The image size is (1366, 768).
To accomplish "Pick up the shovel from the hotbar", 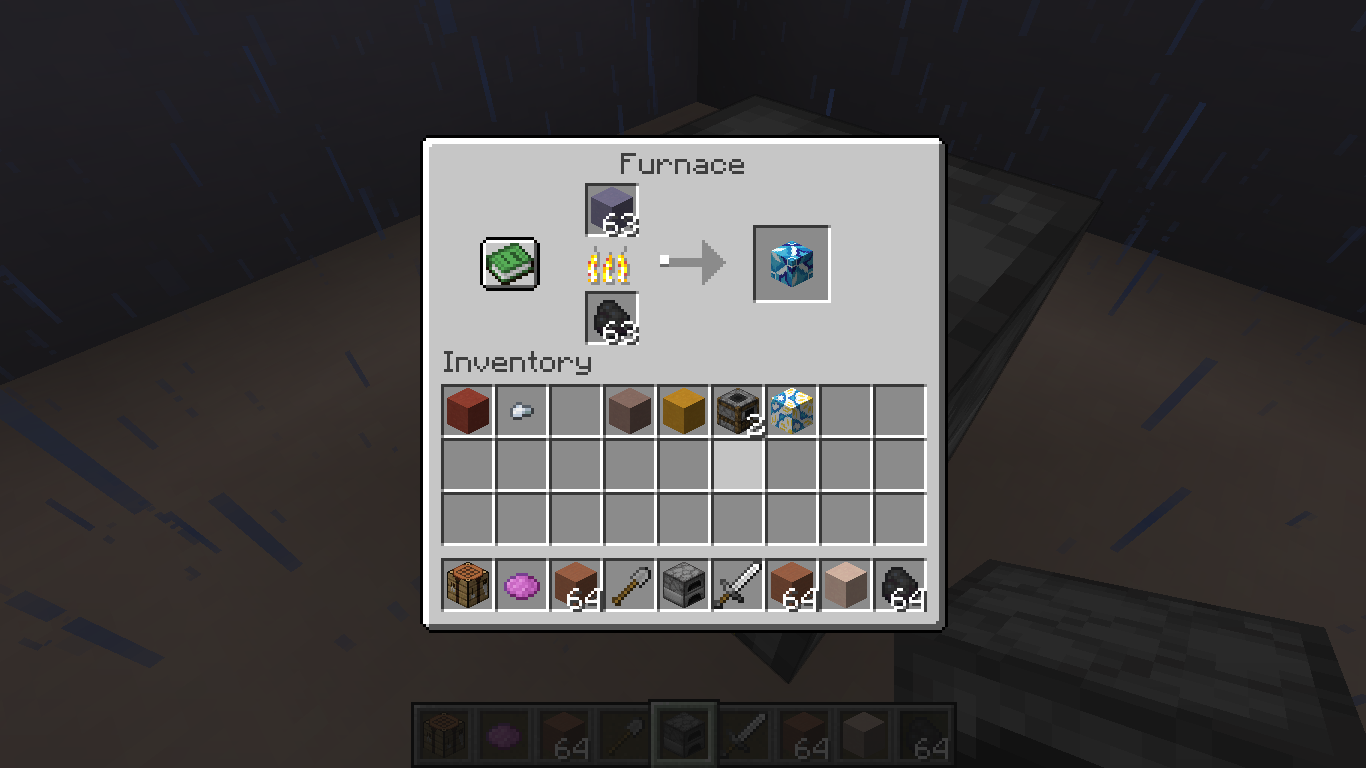I will click(630, 585).
